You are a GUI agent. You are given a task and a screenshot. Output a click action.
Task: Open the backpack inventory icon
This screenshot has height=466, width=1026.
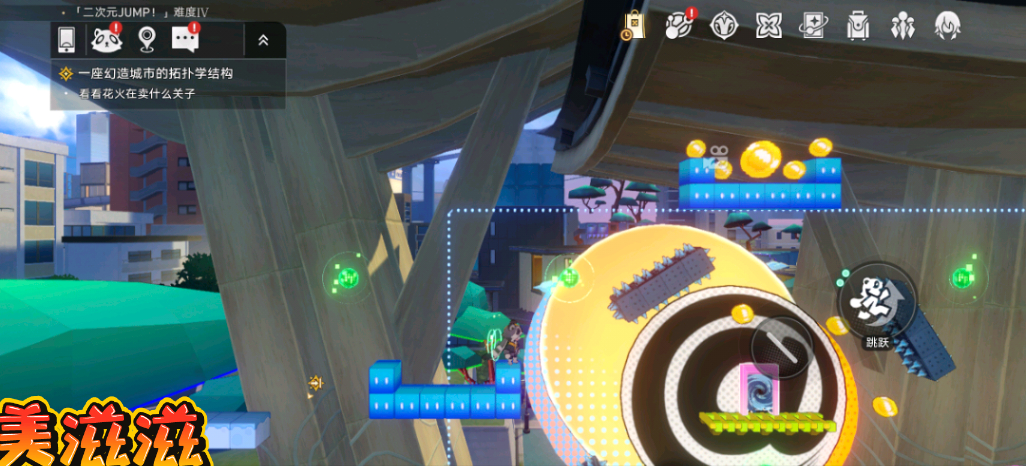click(x=858, y=25)
